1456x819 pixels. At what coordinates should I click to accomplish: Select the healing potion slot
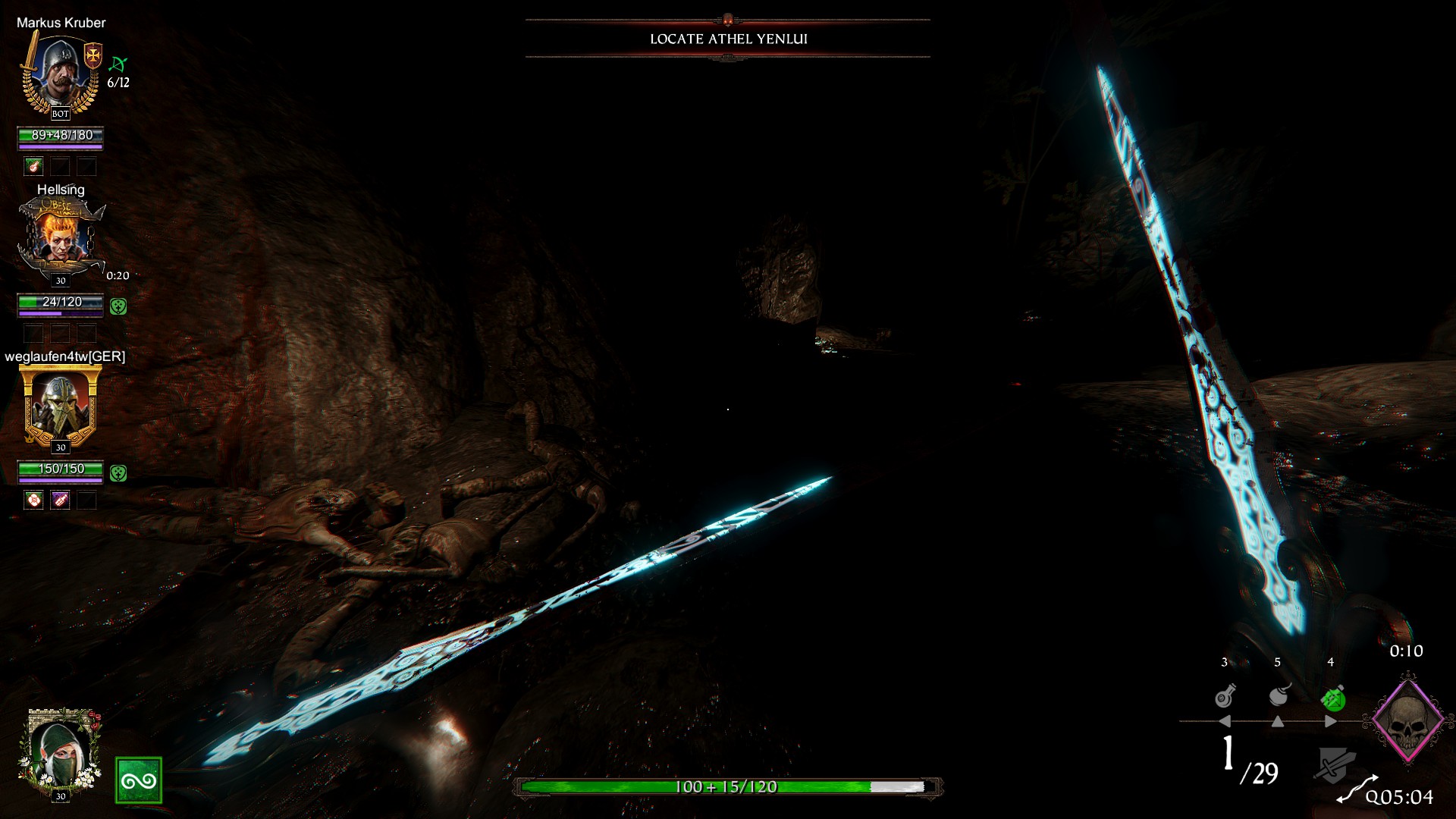pos(1225,696)
